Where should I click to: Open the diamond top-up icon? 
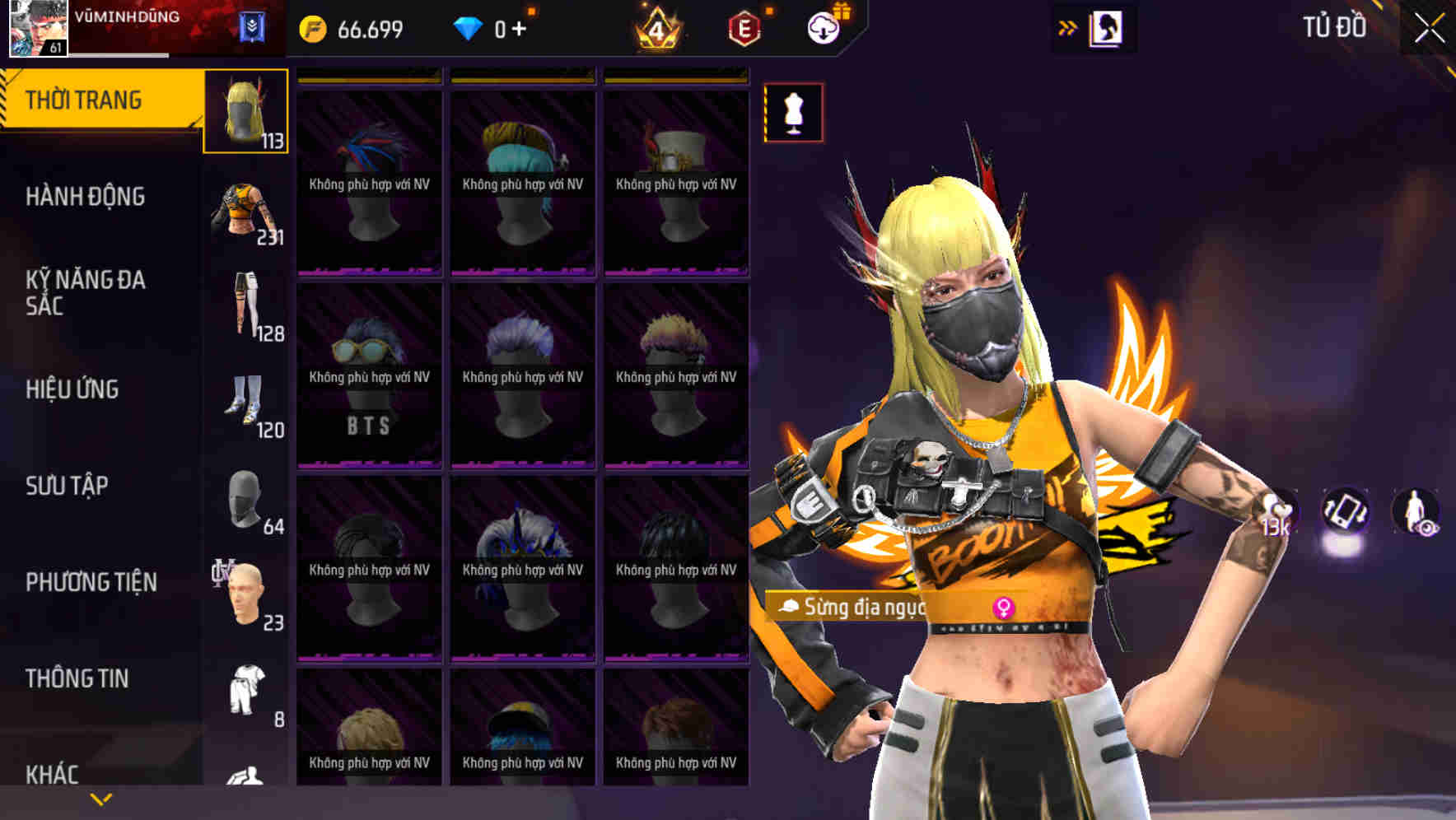pyautogui.click(x=469, y=27)
